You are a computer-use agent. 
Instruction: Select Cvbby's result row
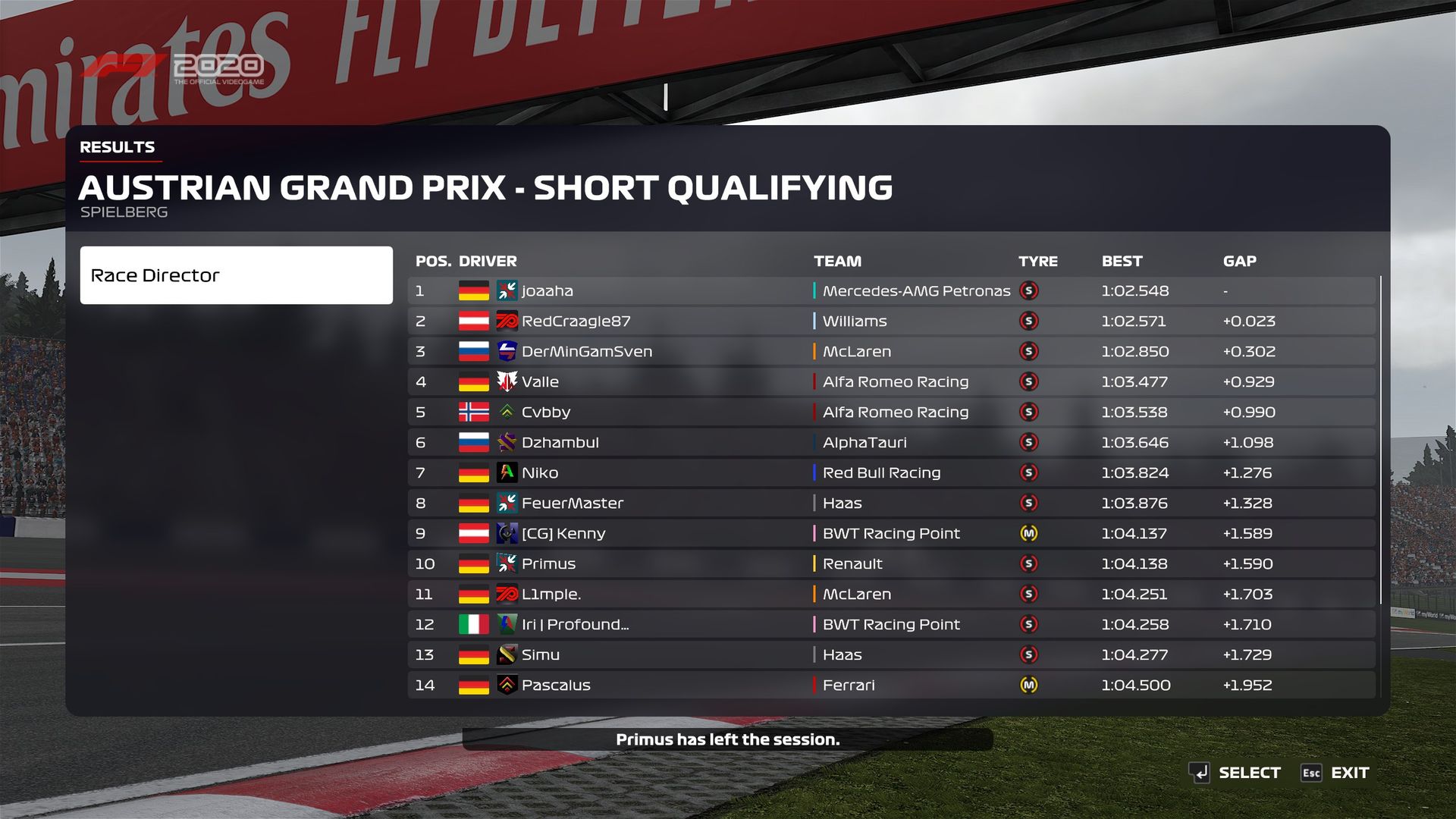891,413
